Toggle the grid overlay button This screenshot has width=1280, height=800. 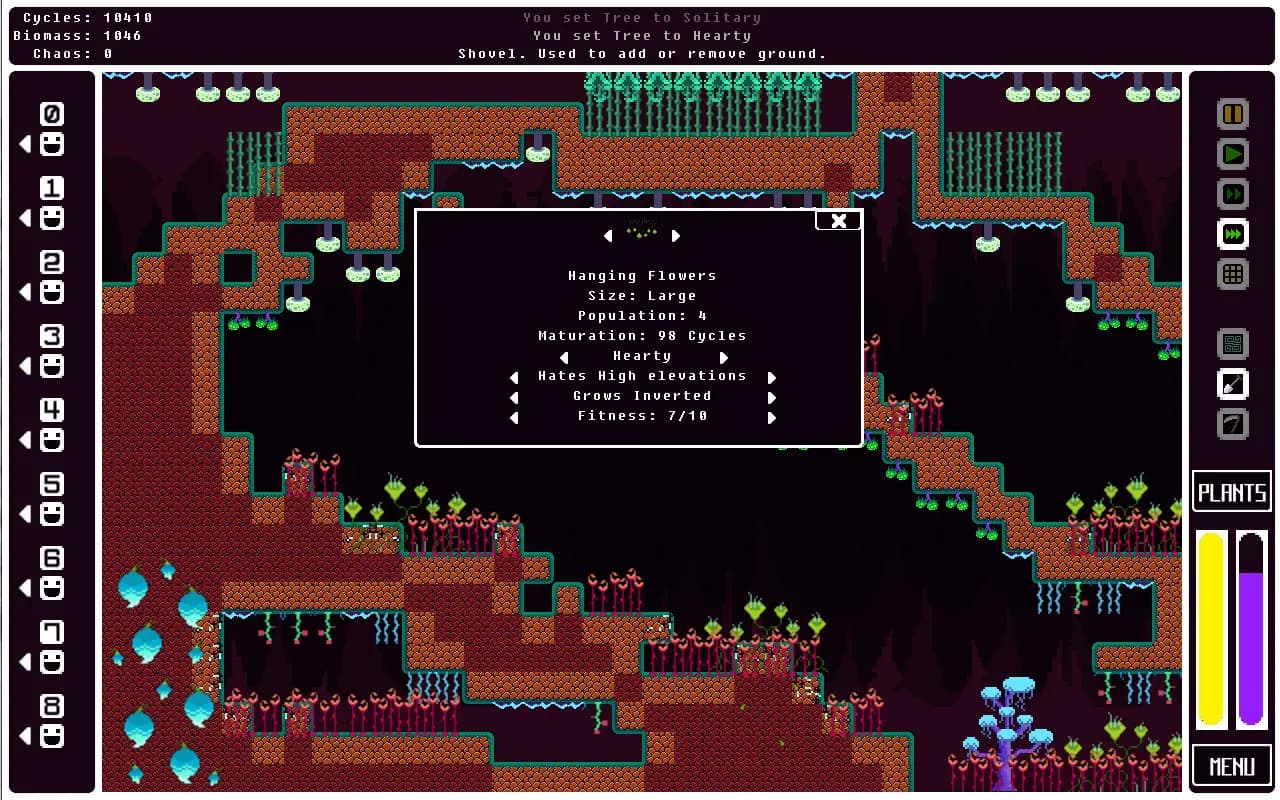tap(1233, 274)
